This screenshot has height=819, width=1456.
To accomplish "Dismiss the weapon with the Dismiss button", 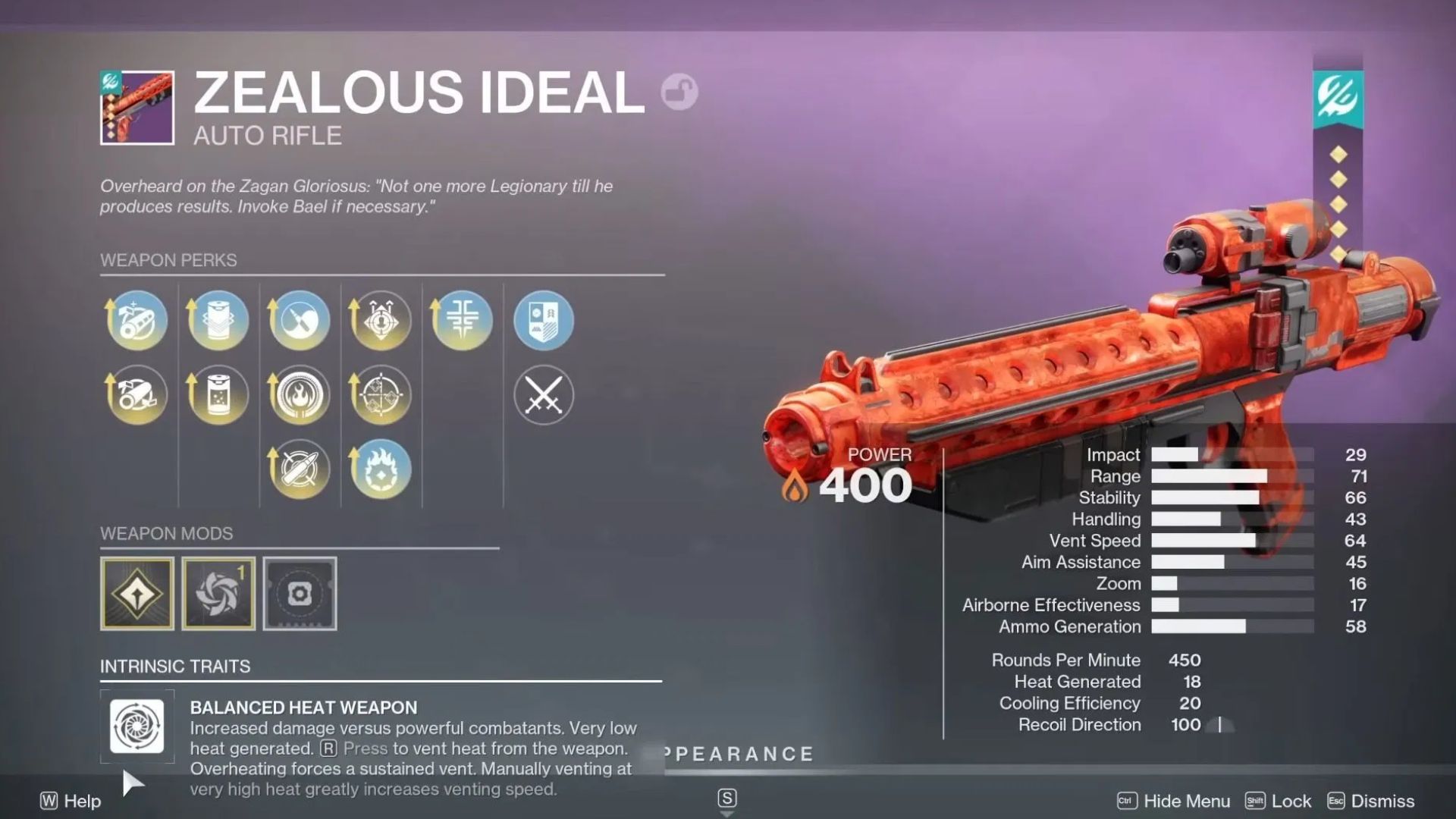I will coord(1380,801).
